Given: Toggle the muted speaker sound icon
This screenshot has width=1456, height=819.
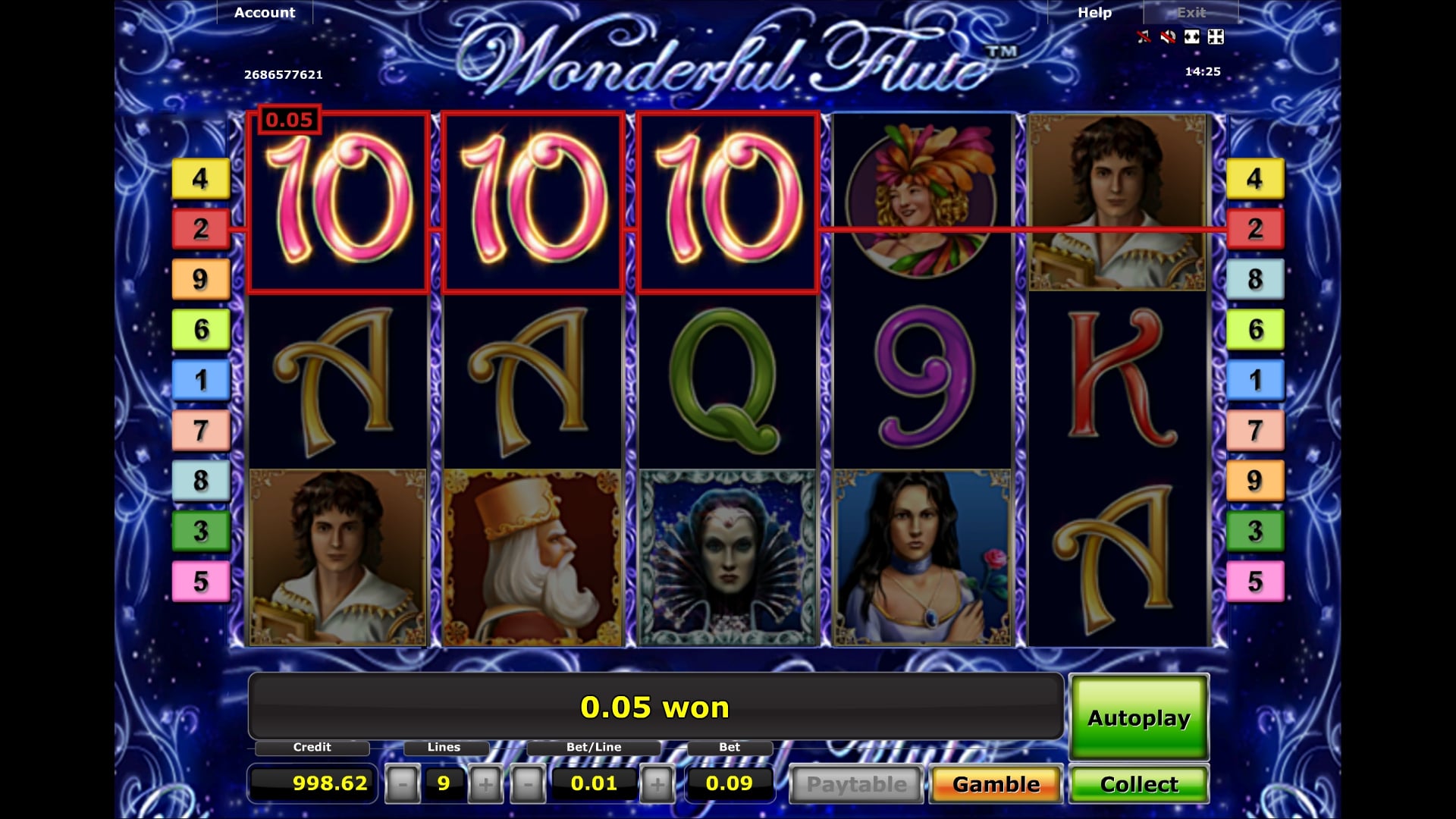Looking at the screenshot, I should [1168, 36].
